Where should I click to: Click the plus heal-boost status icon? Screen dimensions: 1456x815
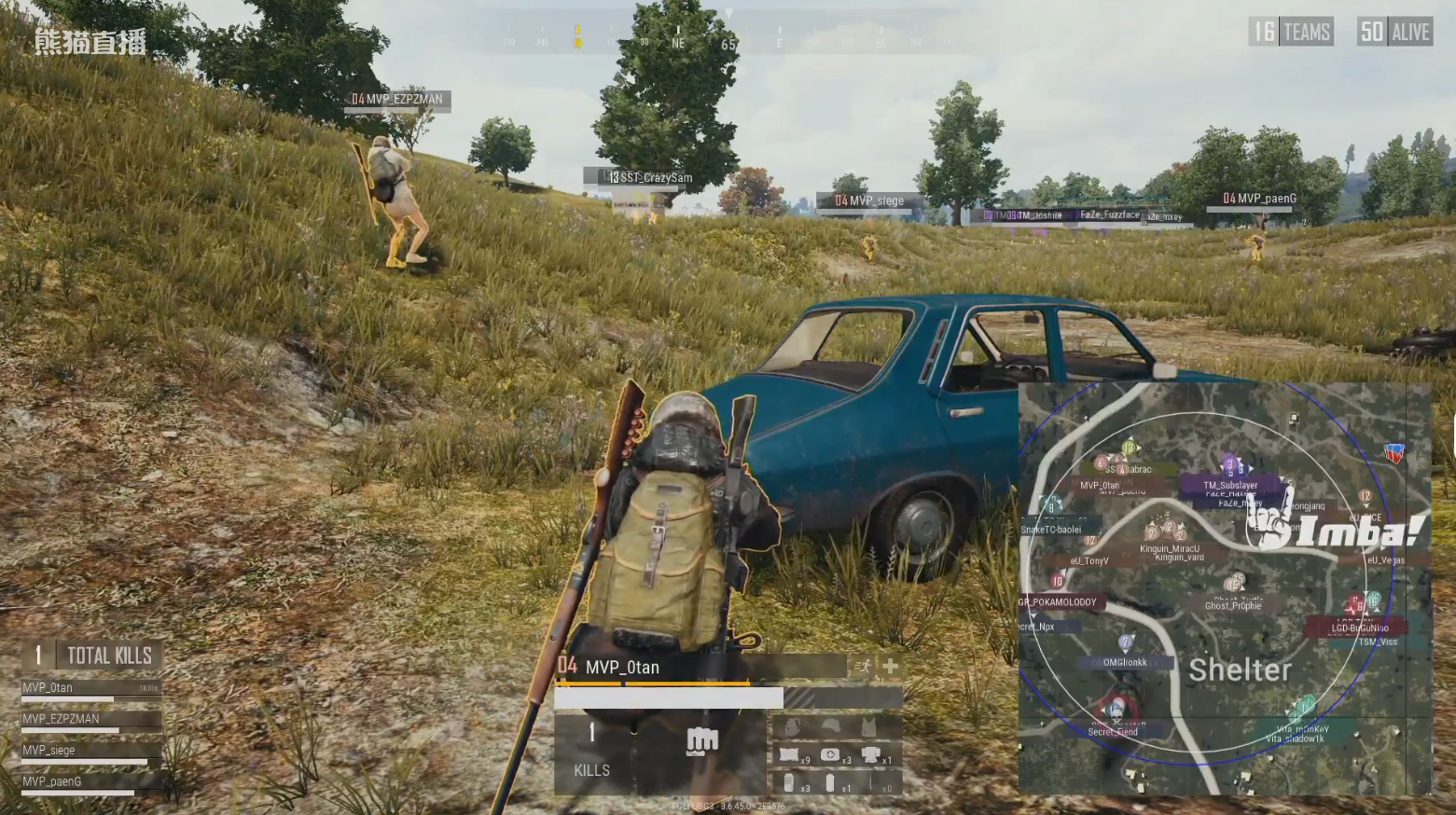890,666
